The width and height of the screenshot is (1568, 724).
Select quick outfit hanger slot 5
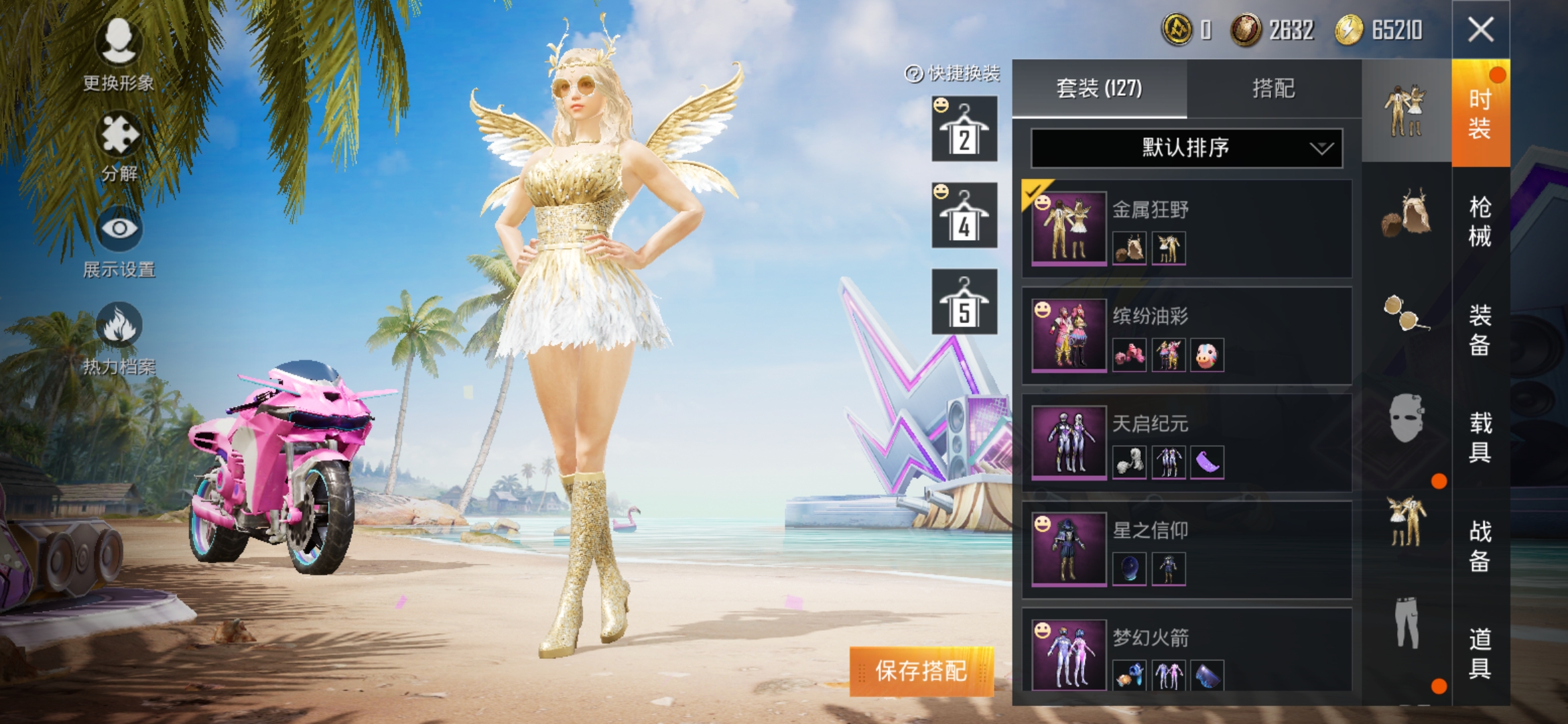tap(964, 302)
